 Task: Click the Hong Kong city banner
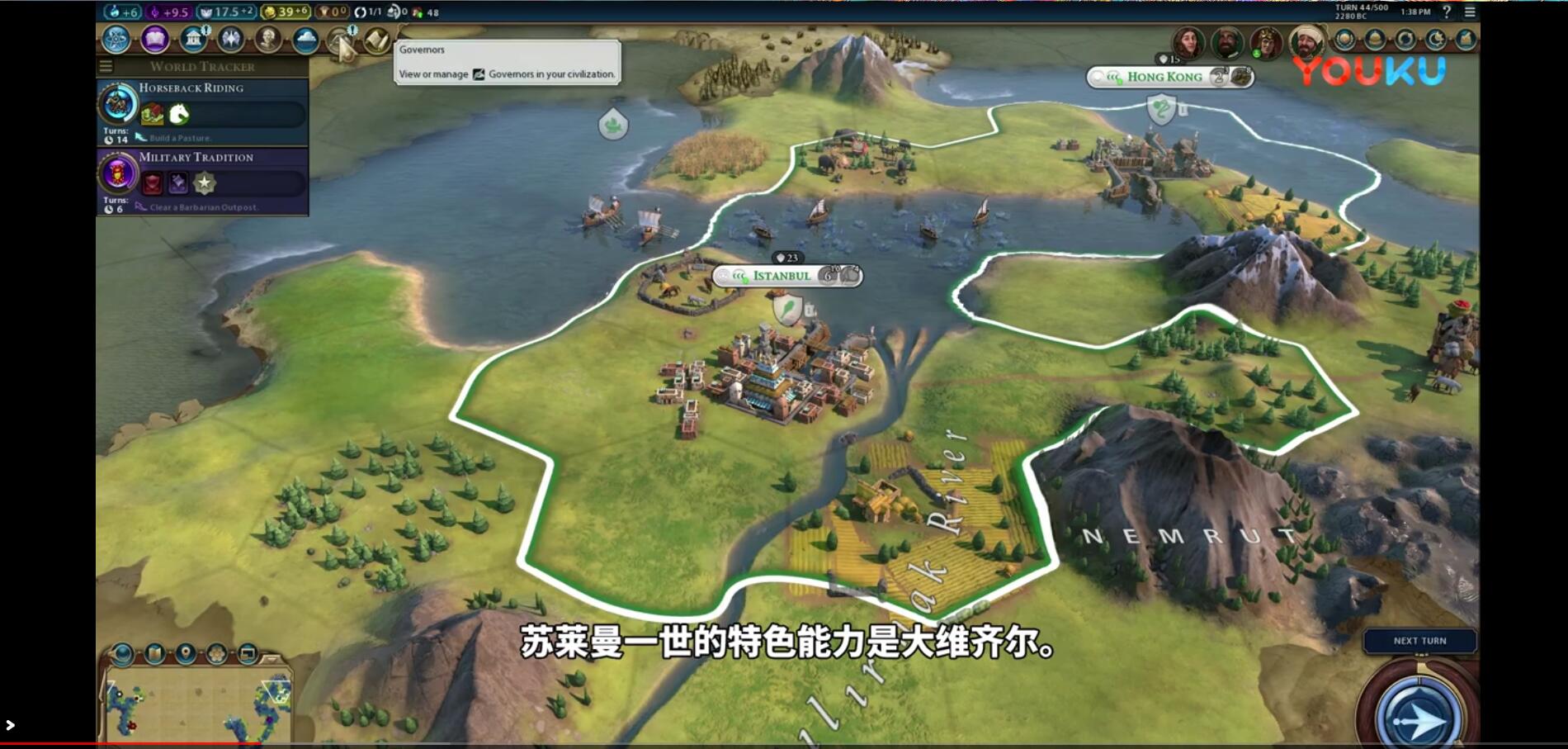[1164, 77]
